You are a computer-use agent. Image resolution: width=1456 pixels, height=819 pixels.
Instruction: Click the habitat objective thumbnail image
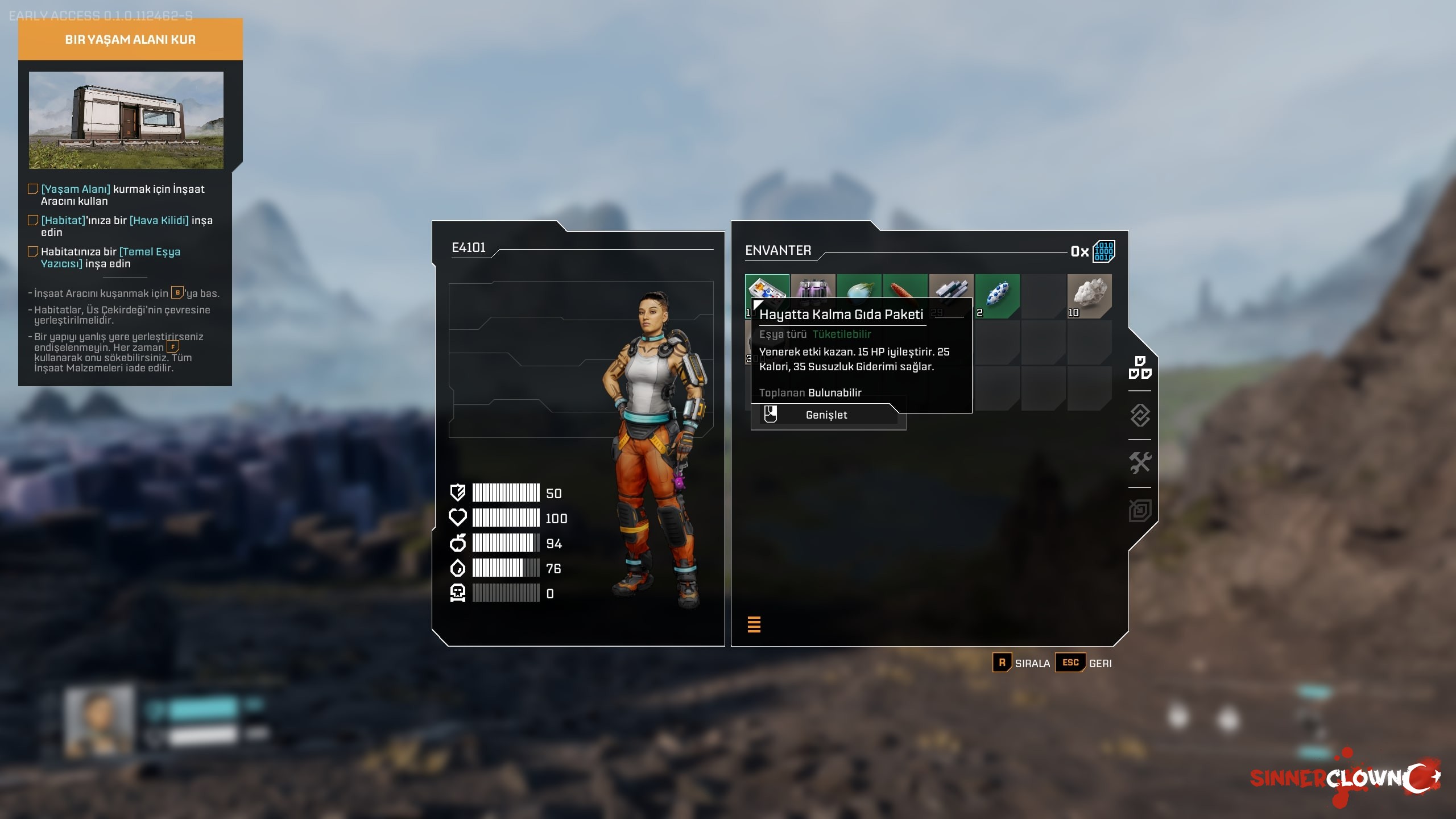pos(126,120)
